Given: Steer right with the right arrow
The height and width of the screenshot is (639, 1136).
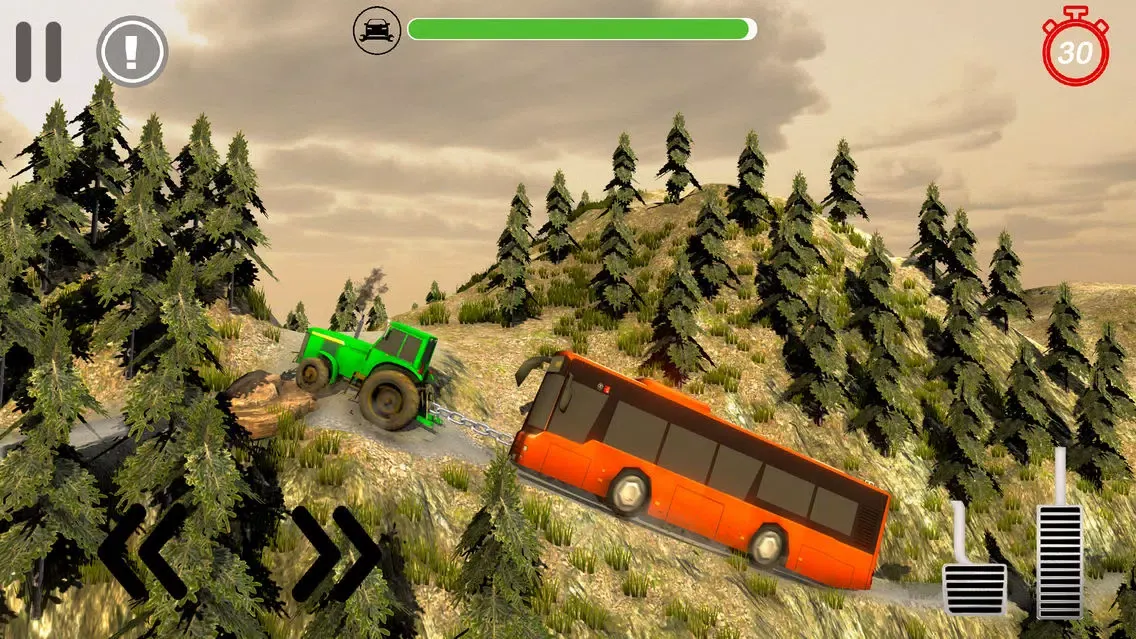Looking at the screenshot, I should 336,554.
